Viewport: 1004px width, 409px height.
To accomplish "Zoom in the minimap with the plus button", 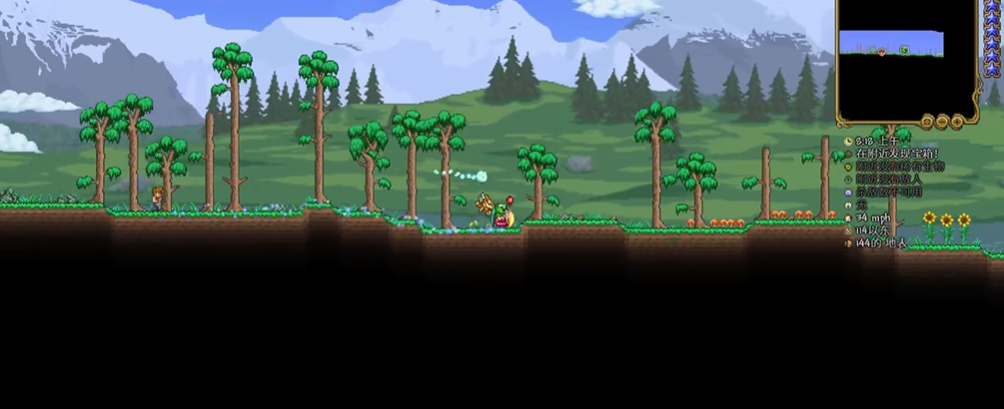I will 958,122.
